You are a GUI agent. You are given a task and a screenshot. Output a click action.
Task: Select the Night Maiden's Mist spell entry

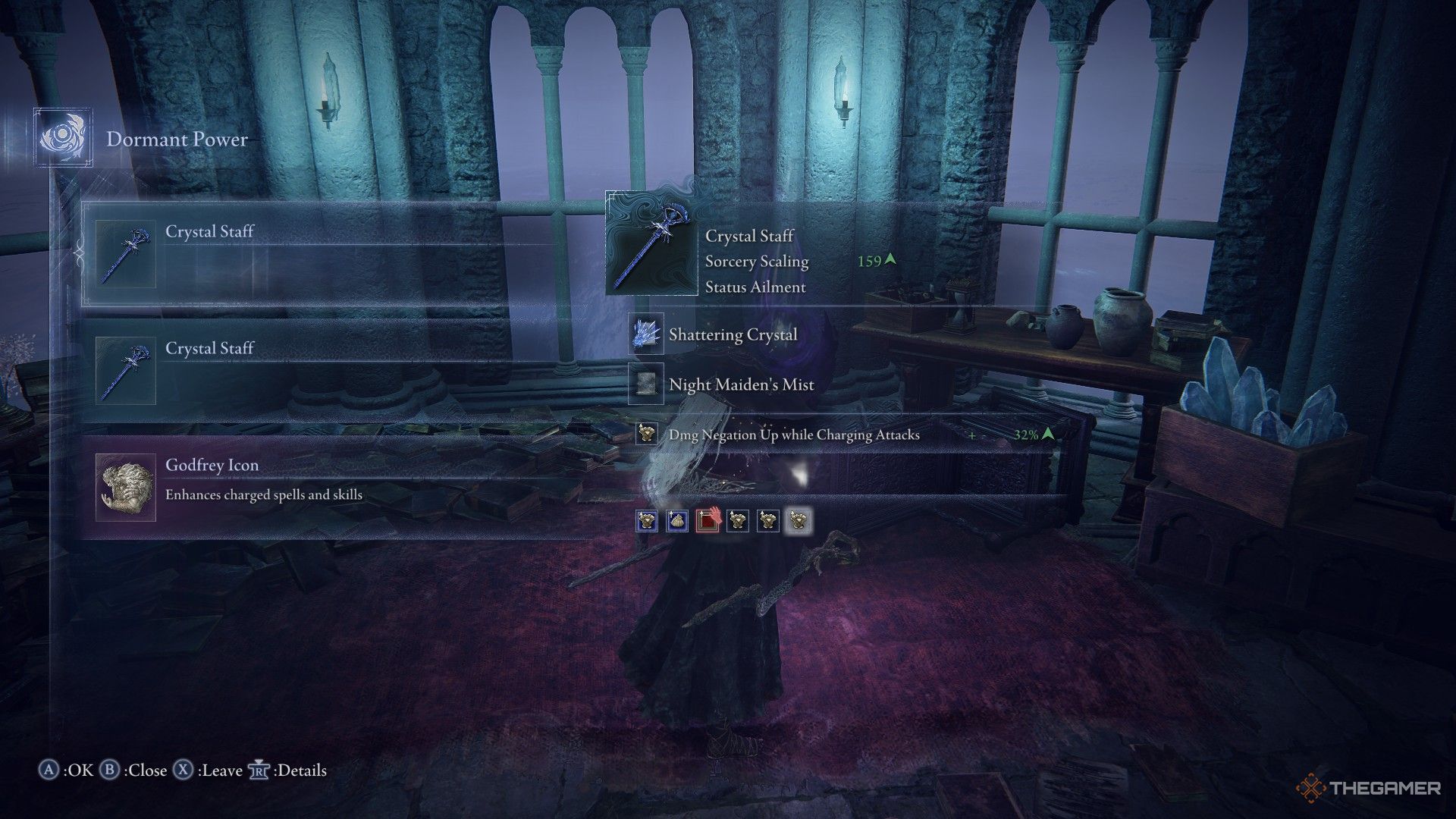[x=741, y=384]
